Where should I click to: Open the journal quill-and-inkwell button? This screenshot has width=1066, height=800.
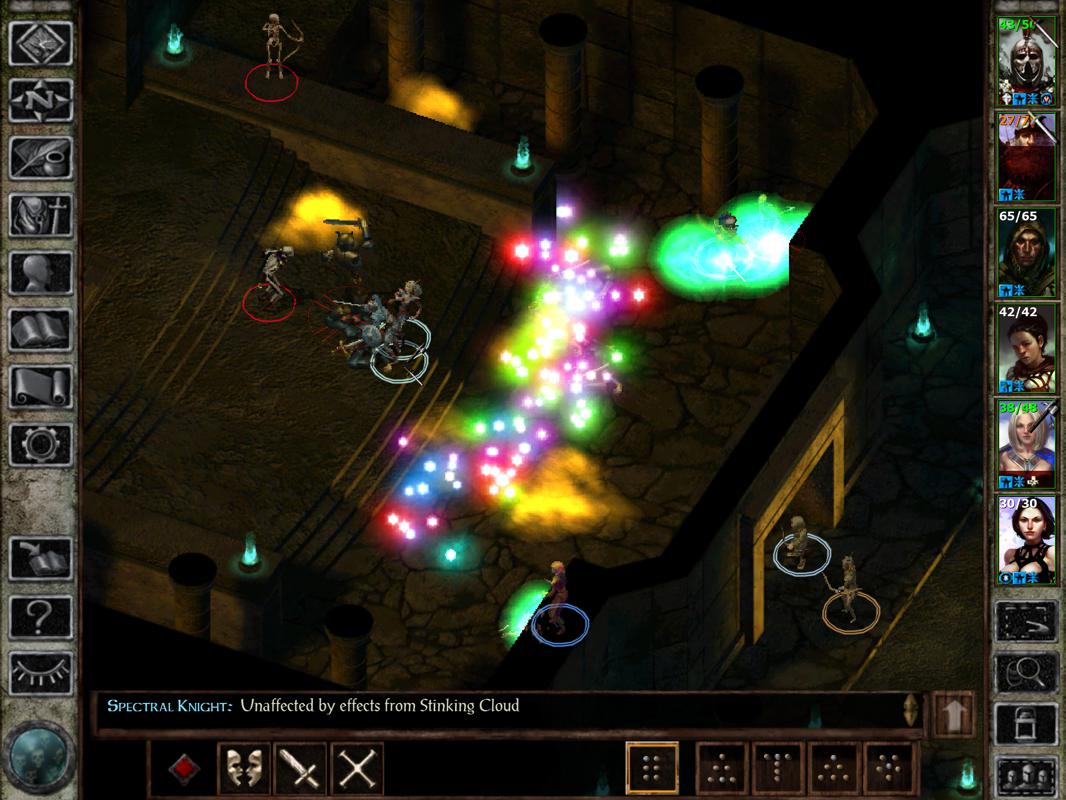(41, 157)
